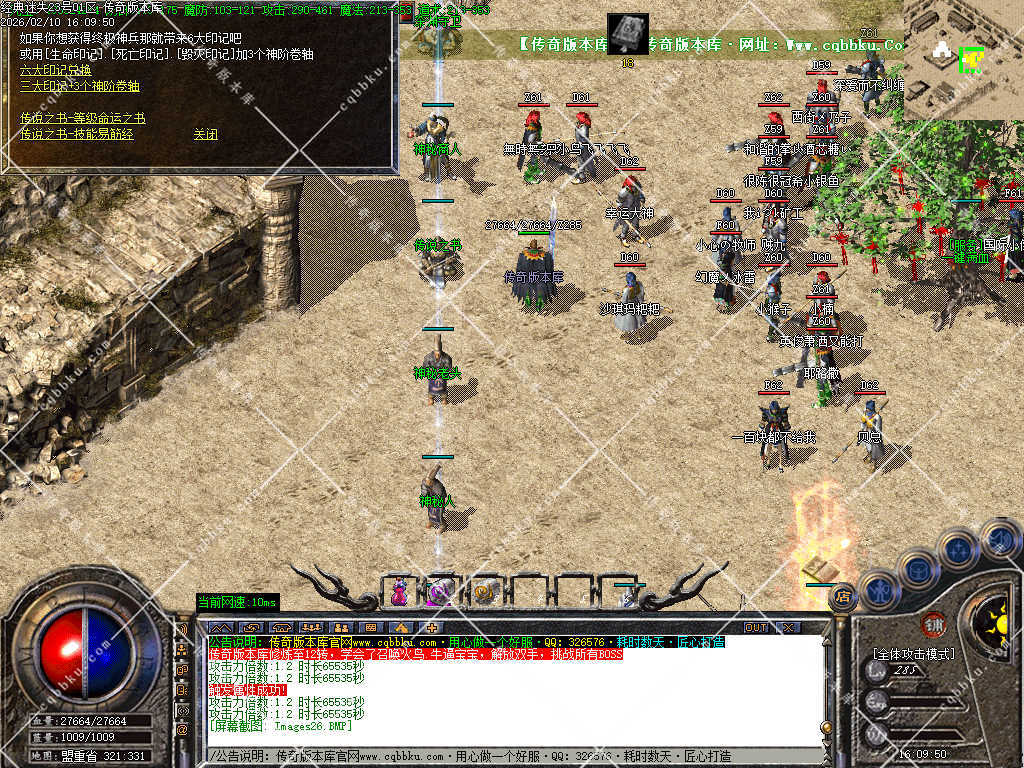The width and height of the screenshot is (1024, 768).
Task: Click the OUT button above chat
Action: point(757,627)
